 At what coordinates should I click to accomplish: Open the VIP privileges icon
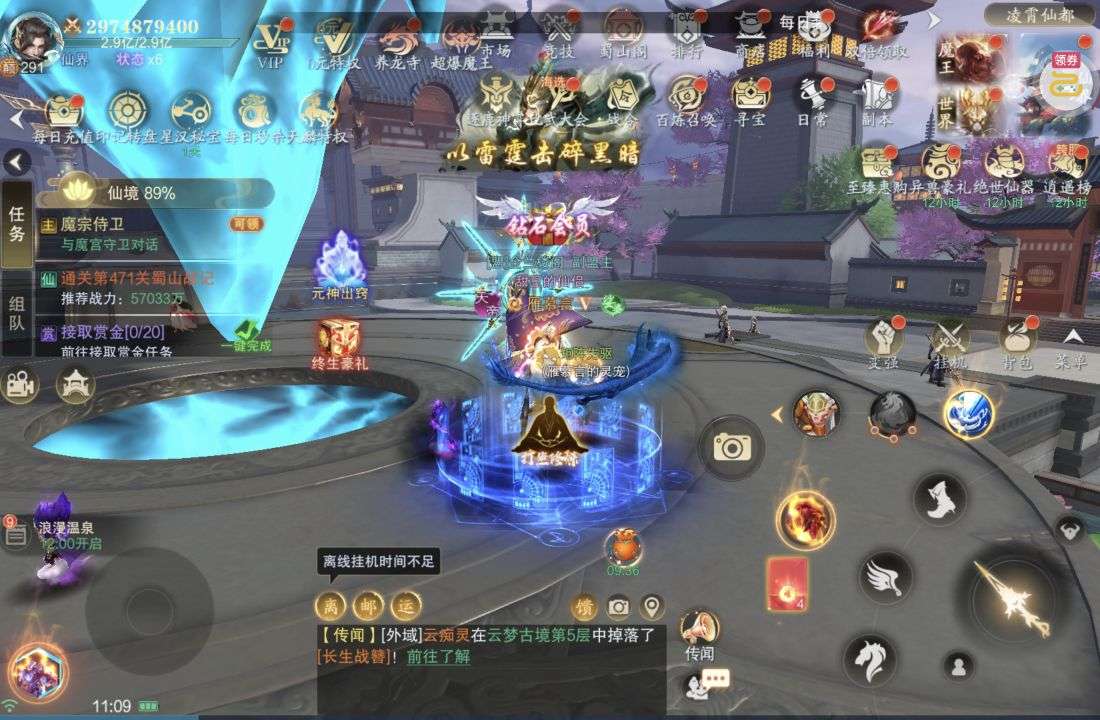(x=271, y=39)
